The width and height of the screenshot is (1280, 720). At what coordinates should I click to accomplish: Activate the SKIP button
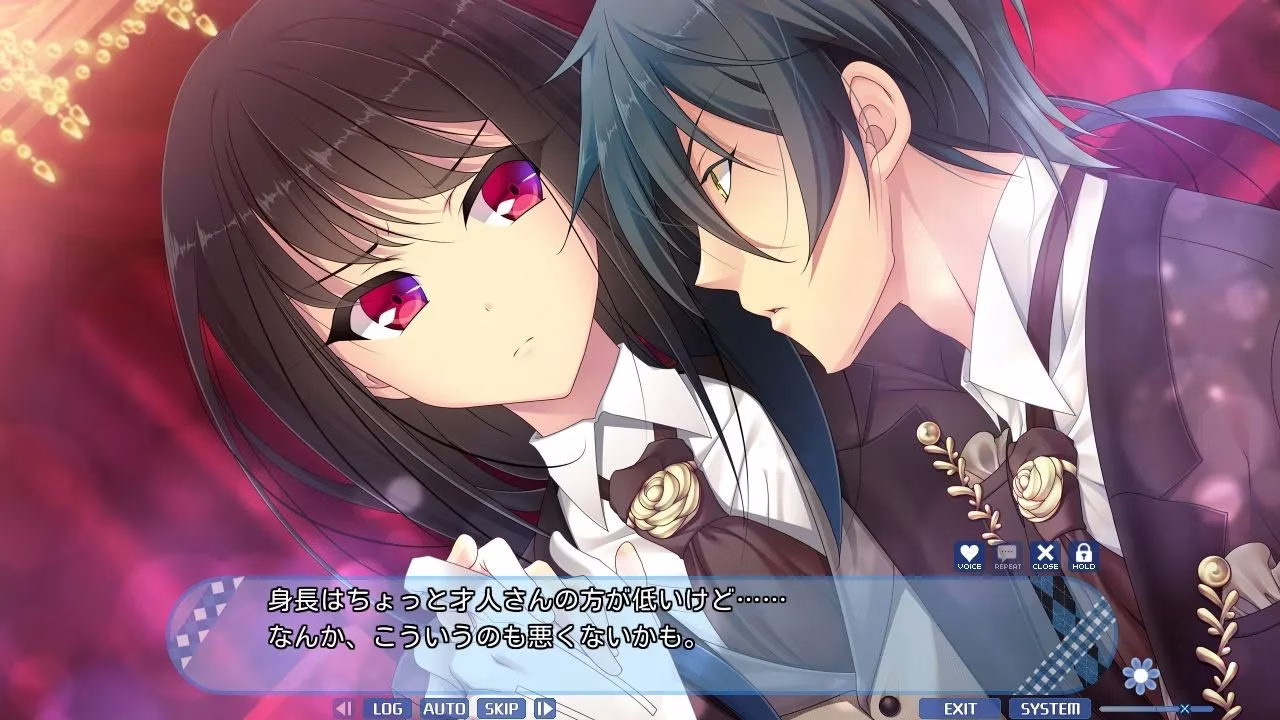[x=501, y=709]
